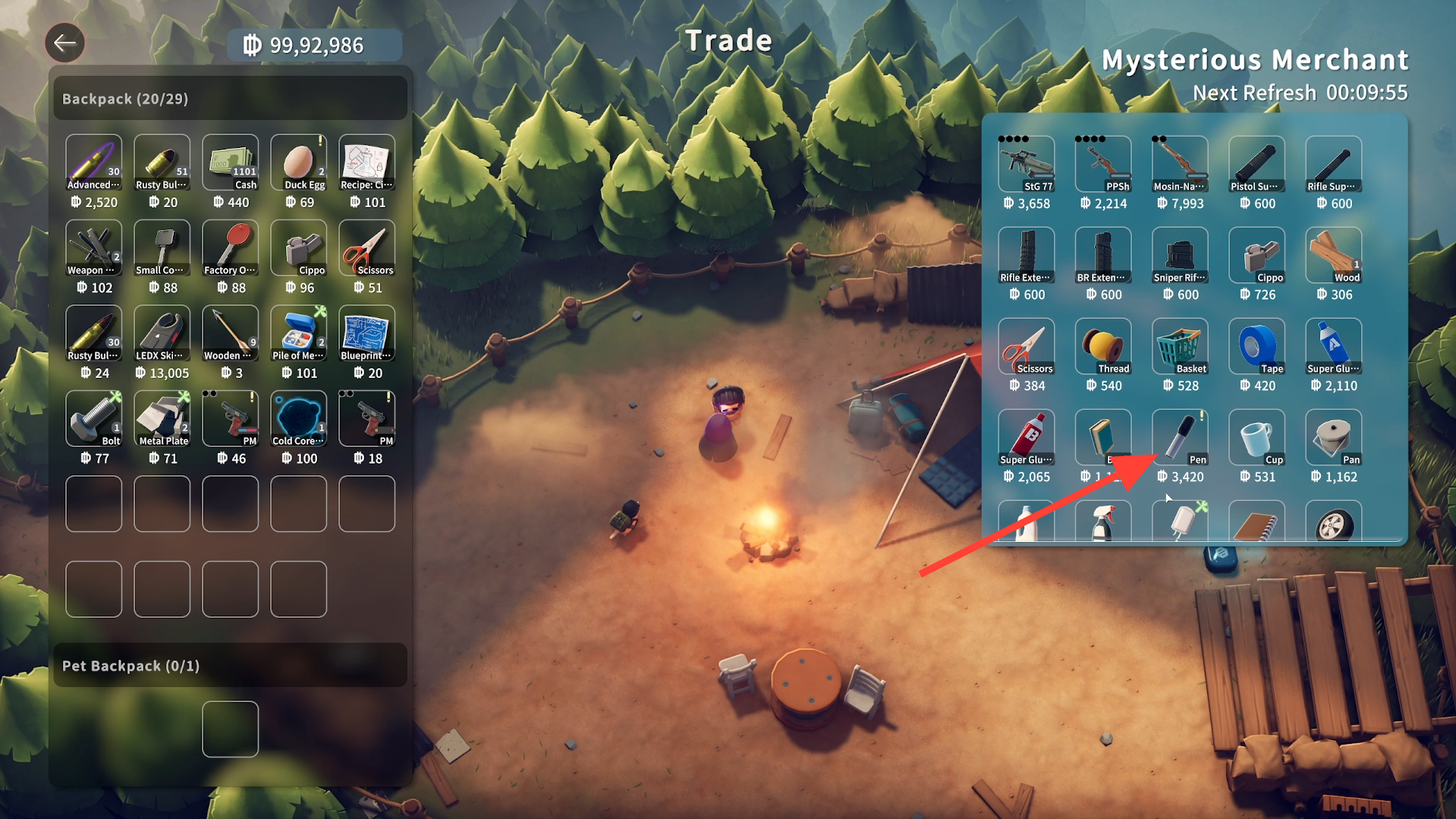Image resolution: width=1456 pixels, height=819 pixels.
Task: Click the Pen in merchant stock
Action: point(1179,438)
